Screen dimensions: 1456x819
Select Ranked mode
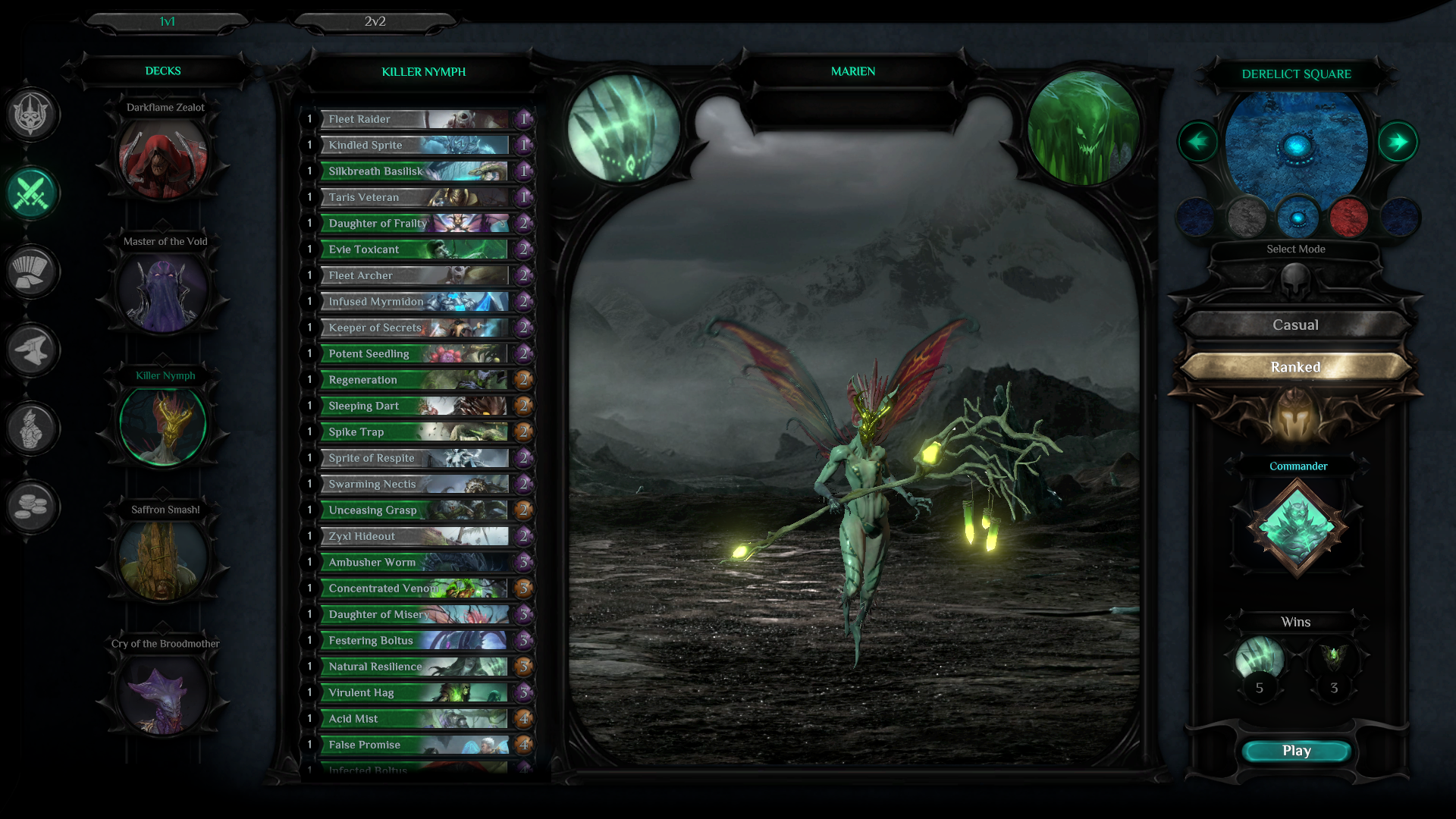[1295, 367]
